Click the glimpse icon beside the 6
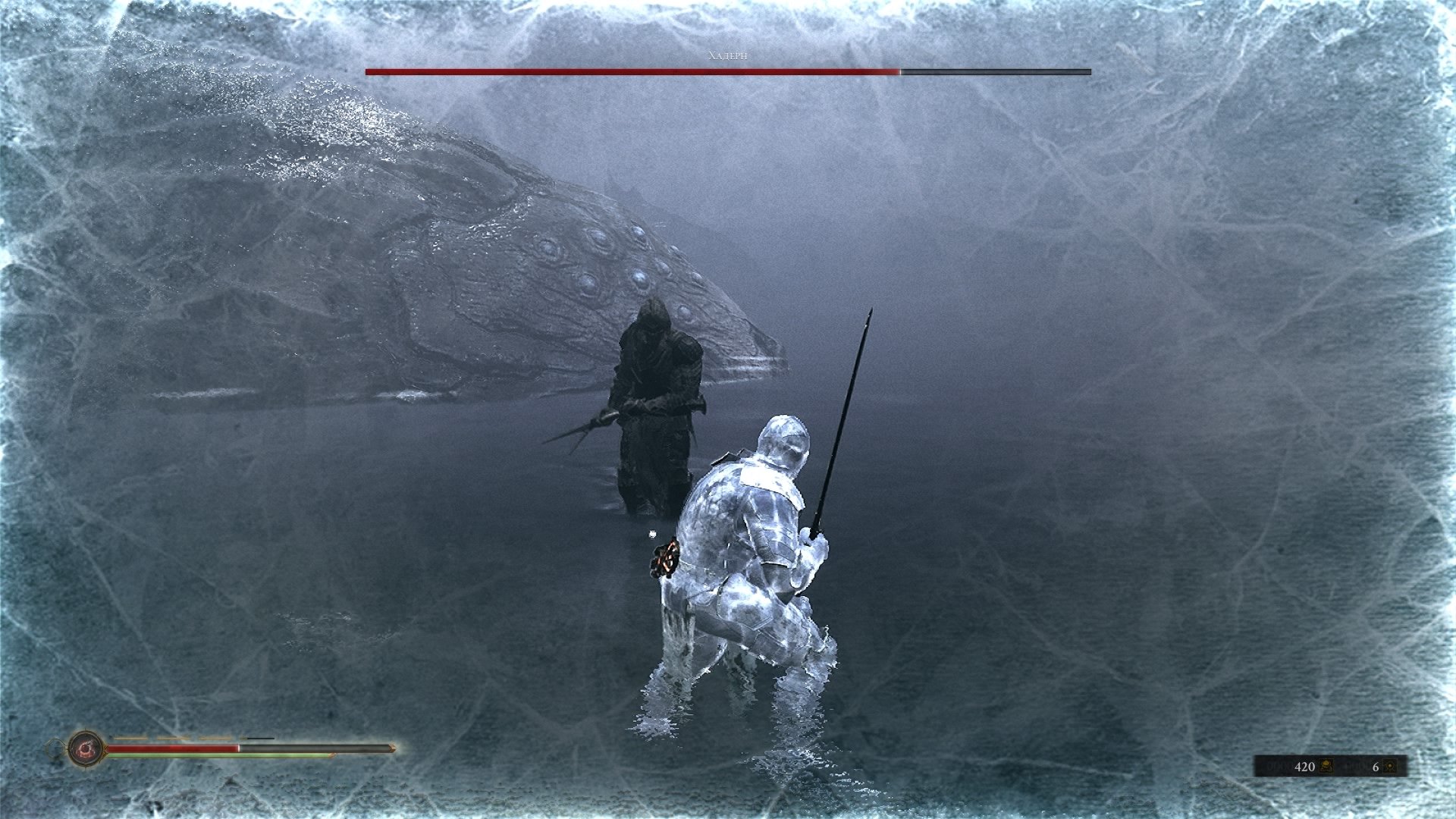 1390,767
